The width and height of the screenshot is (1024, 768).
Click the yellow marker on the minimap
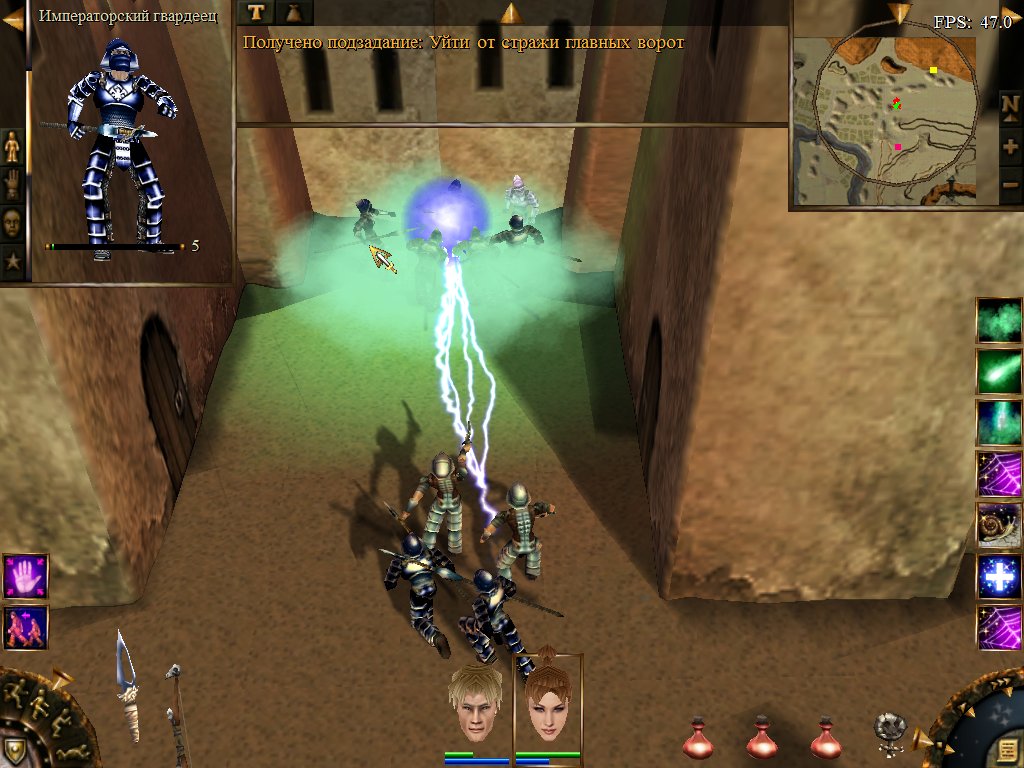(933, 70)
